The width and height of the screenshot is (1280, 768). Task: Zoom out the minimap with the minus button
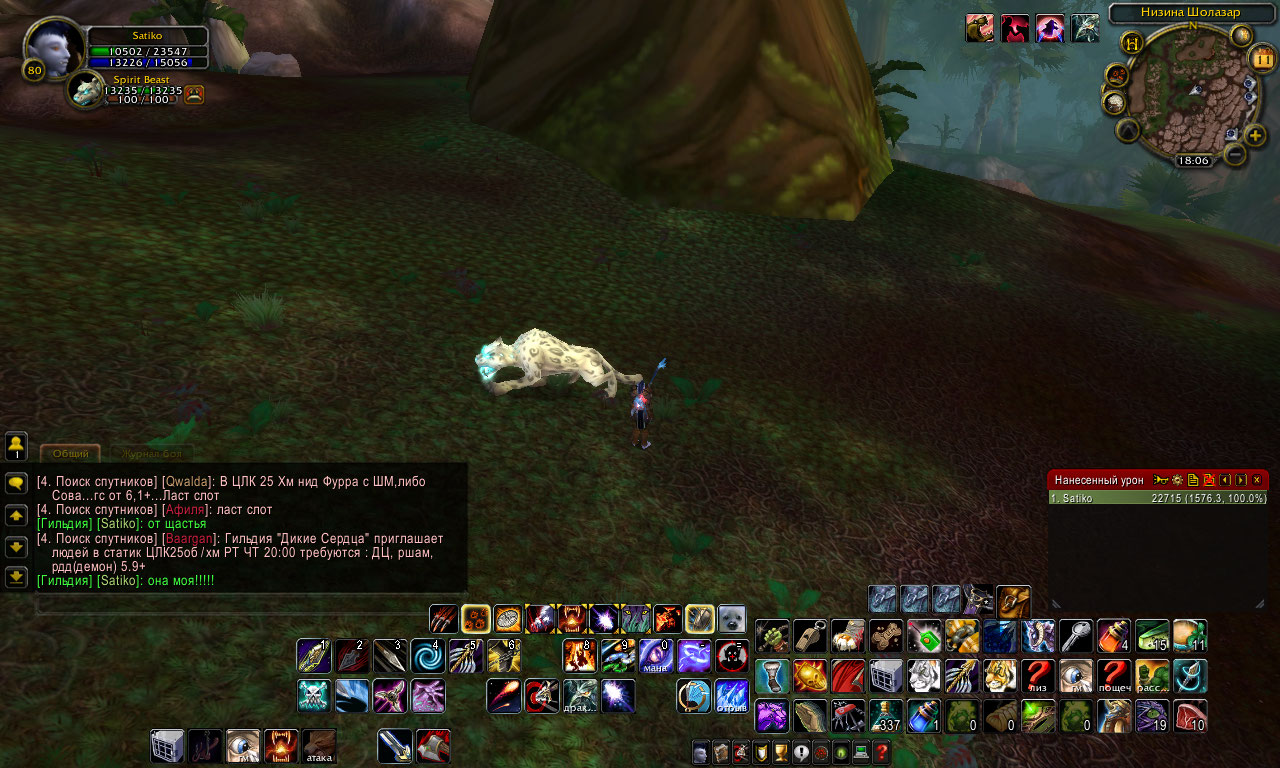point(1235,154)
